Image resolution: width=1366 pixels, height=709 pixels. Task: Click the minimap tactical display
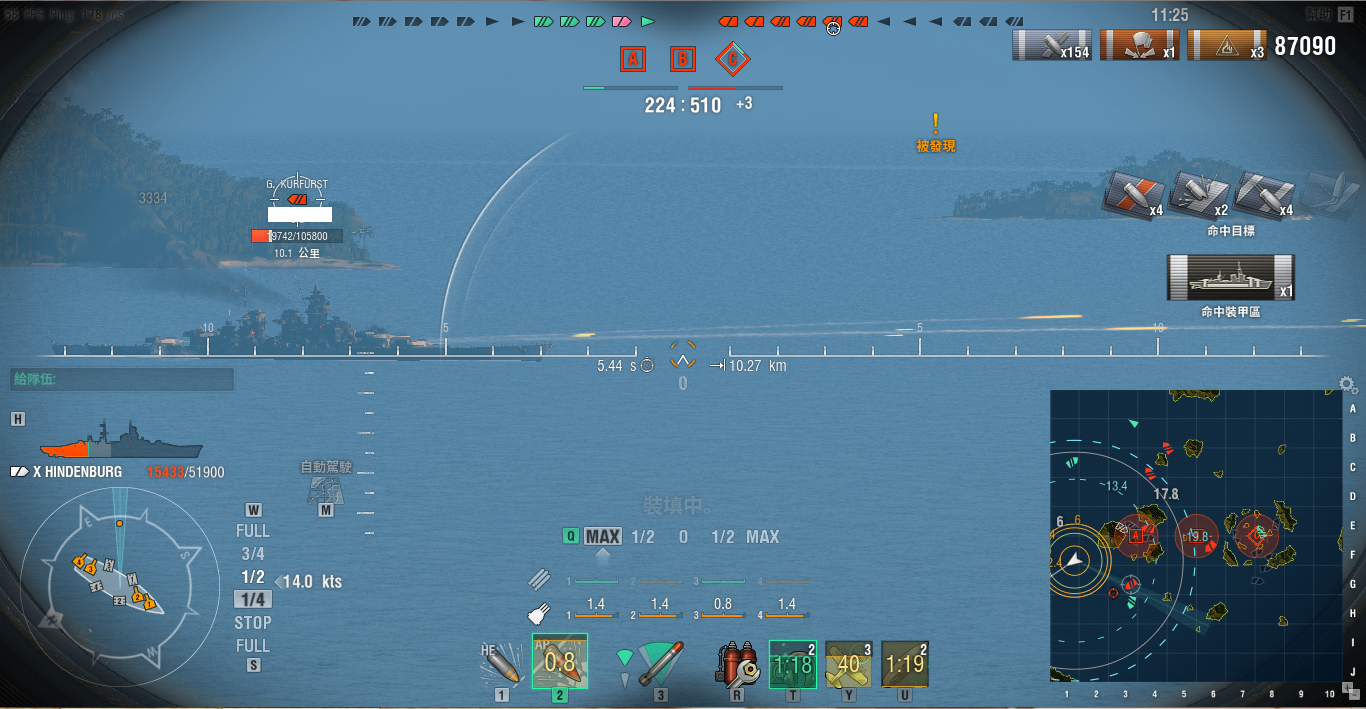click(x=1195, y=535)
